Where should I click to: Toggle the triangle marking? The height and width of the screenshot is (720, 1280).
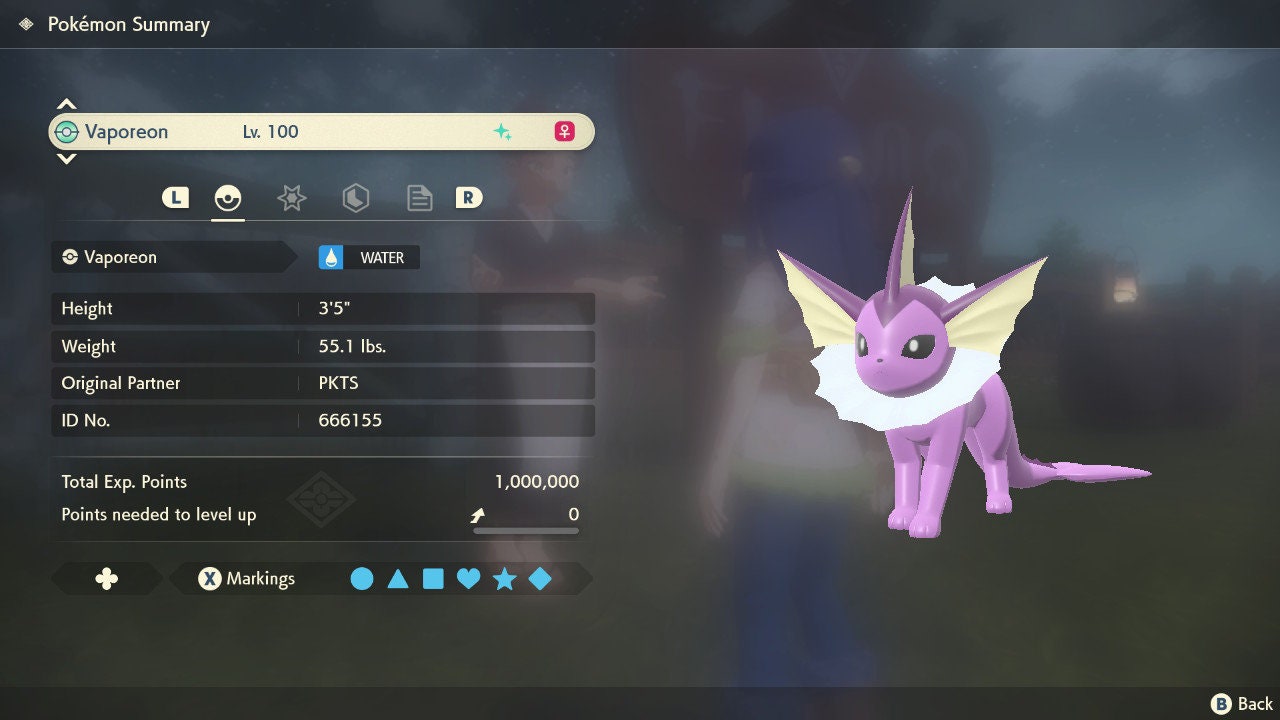click(398, 579)
